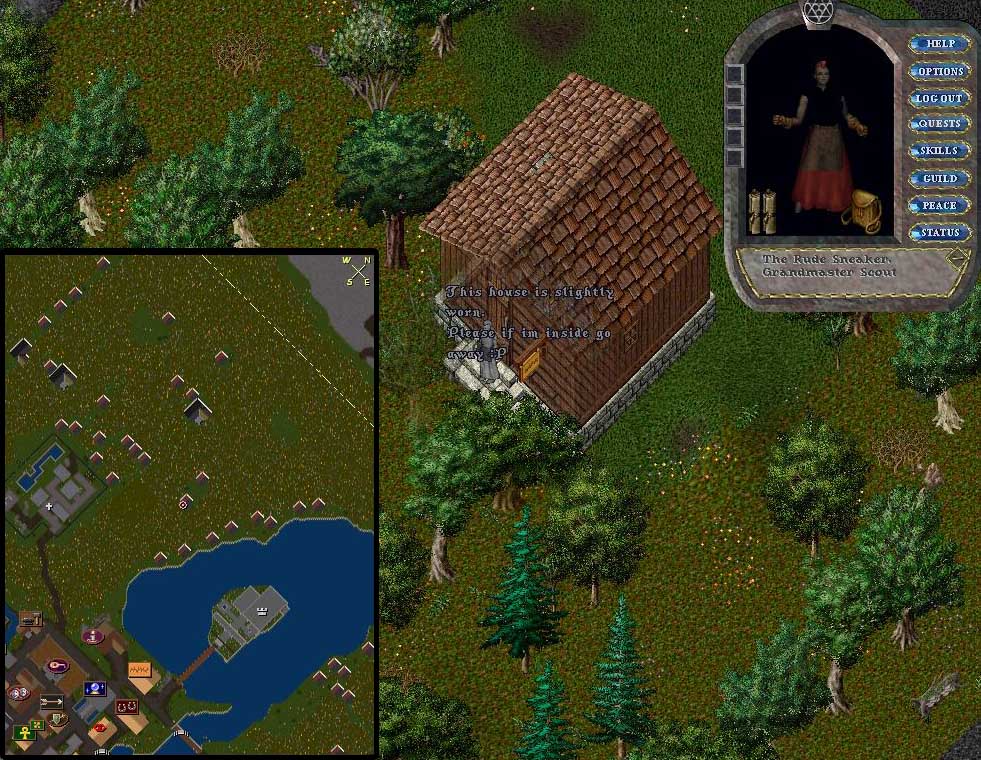
Task: Select the arrow fletcher marker on the map
Action: click(50, 701)
